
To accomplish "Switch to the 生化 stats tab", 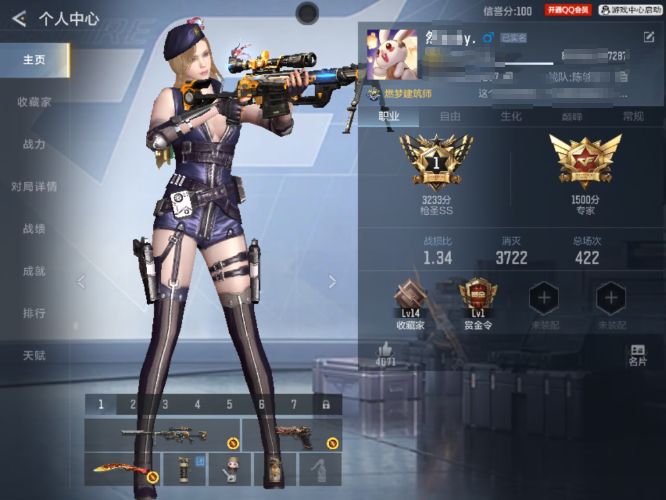I will 511,116.
